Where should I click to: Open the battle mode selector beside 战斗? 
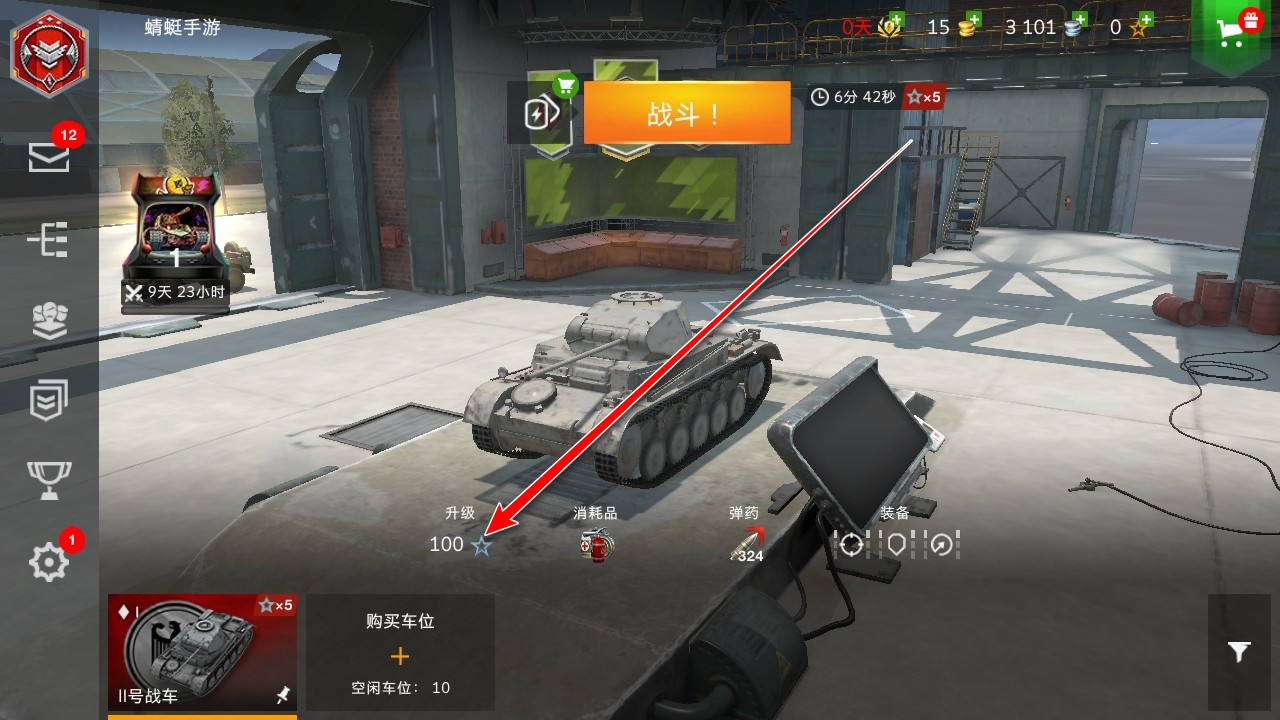tap(541, 113)
